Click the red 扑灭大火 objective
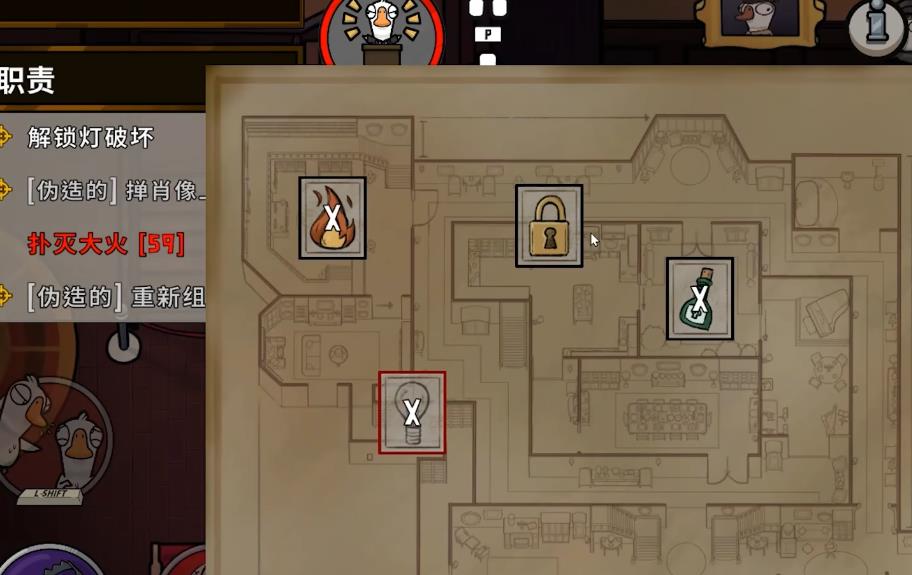912x575 pixels. click(106, 243)
